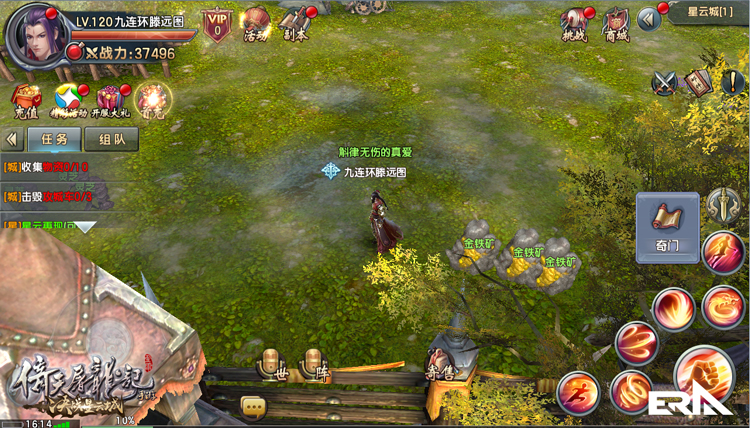The image size is (750, 428).
Task: Open the 活动 events lantern icon
Action: tap(257, 24)
